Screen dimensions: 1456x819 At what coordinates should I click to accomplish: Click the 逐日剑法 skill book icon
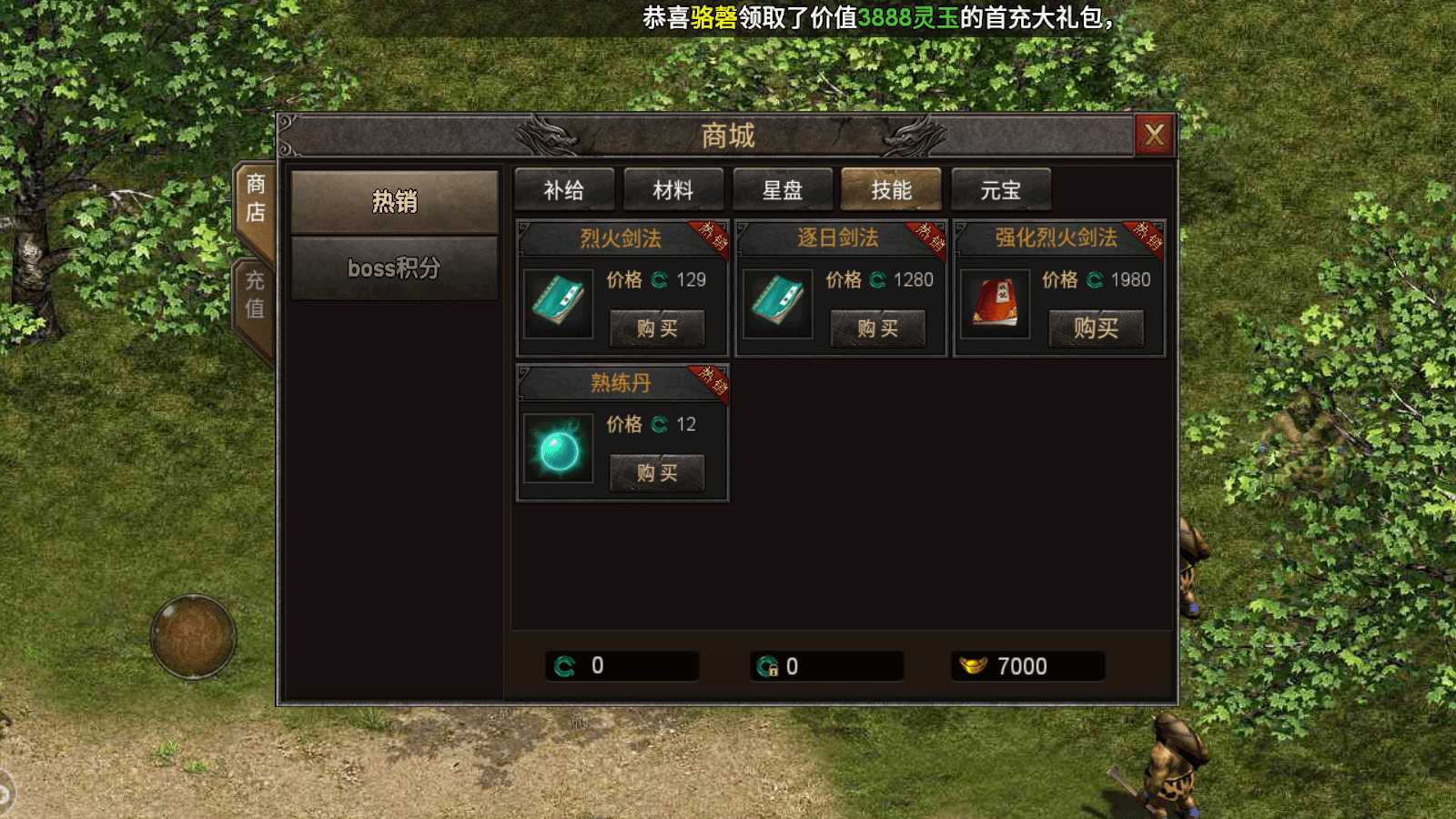tap(777, 305)
